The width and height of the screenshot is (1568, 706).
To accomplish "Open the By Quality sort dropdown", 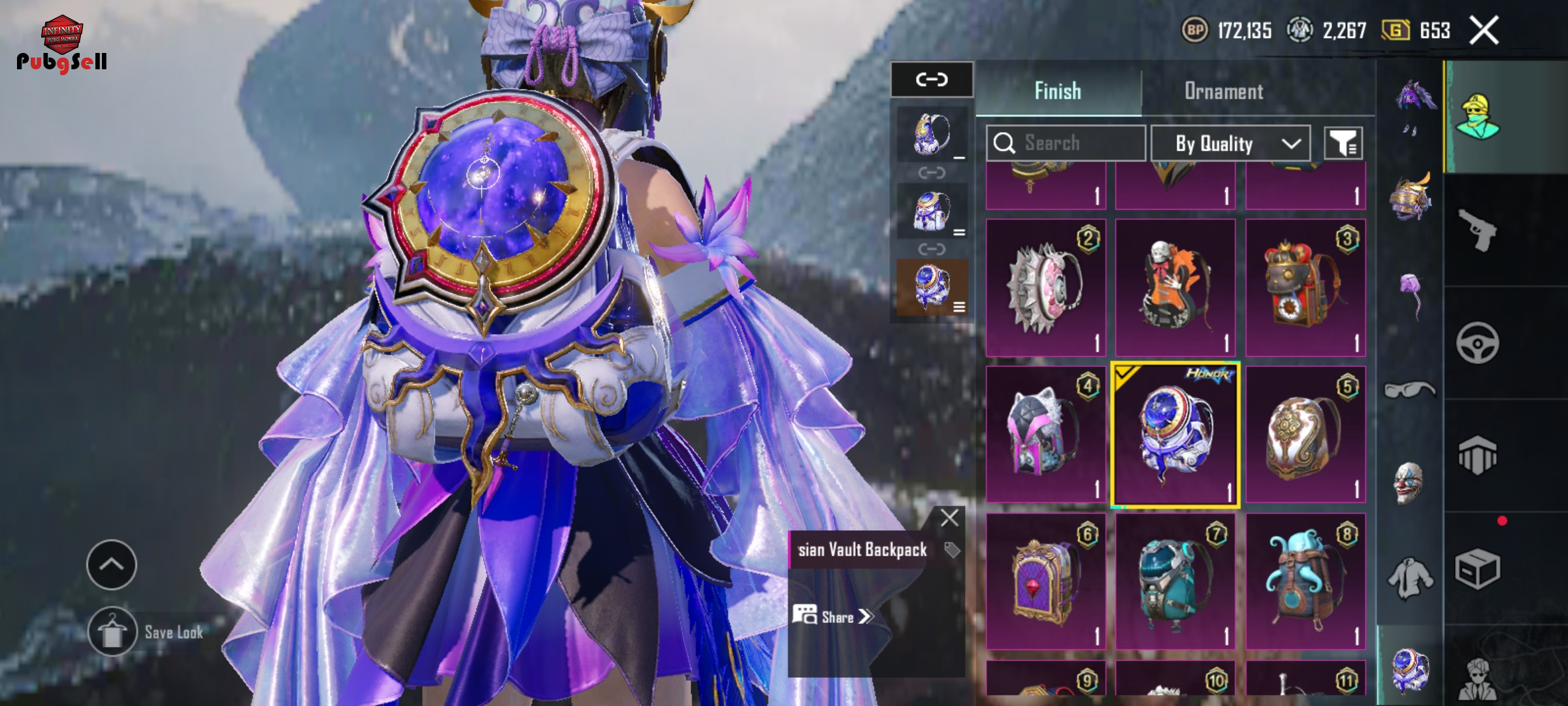I will (1230, 143).
